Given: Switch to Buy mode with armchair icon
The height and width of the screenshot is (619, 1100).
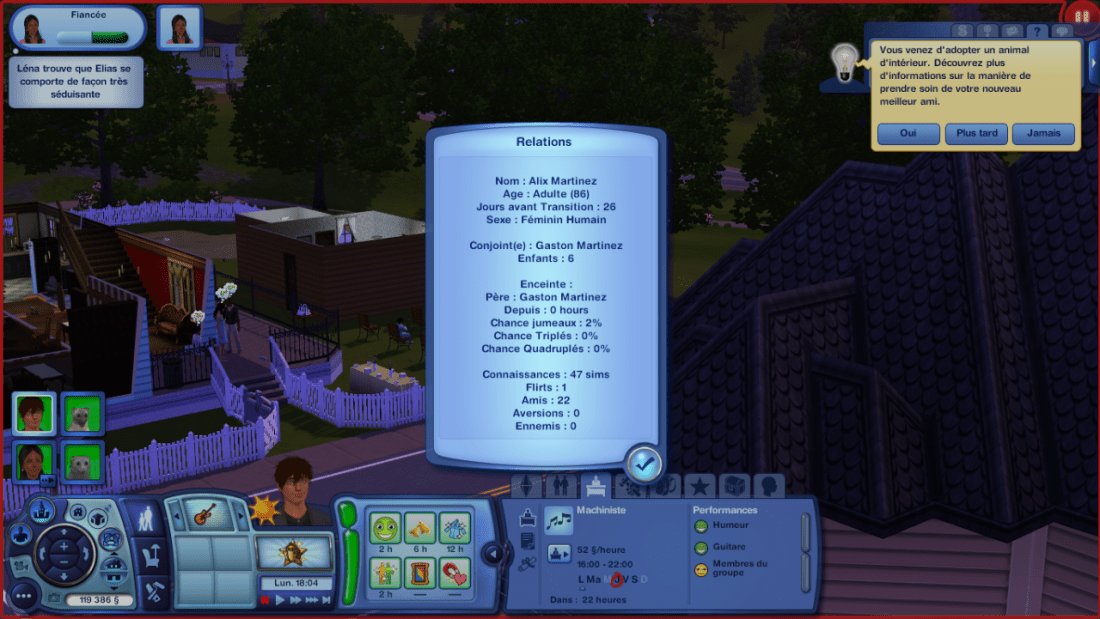Looking at the screenshot, I should (x=150, y=554).
